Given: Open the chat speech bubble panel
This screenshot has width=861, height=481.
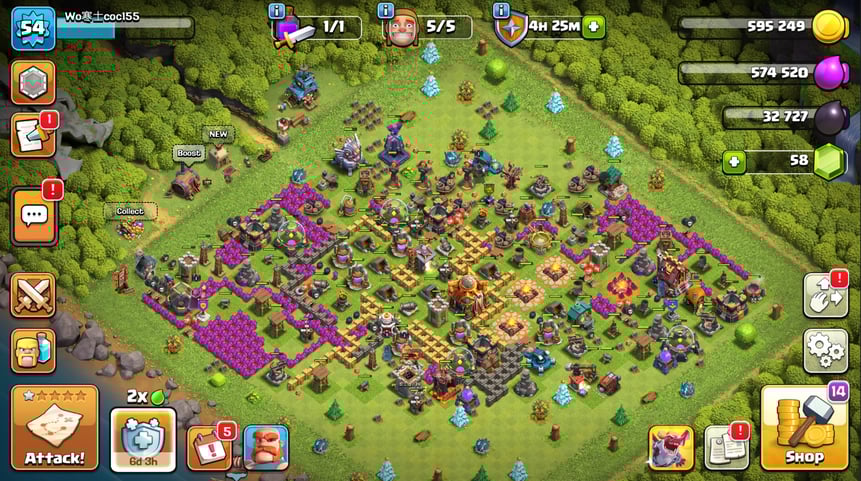Looking at the screenshot, I should pyautogui.click(x=33, y=214).
